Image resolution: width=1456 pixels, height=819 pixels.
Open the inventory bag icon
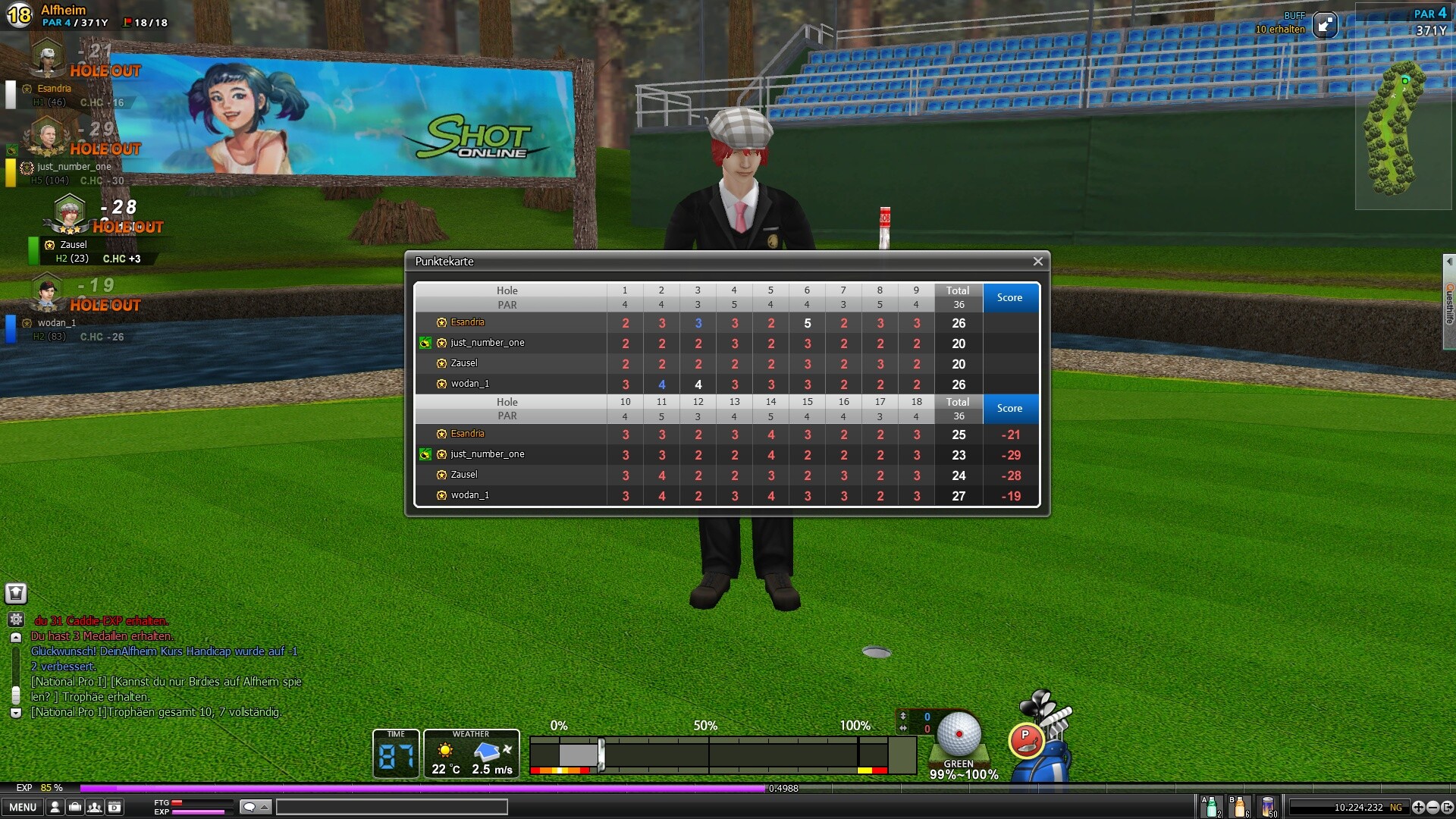coord(75,807)
